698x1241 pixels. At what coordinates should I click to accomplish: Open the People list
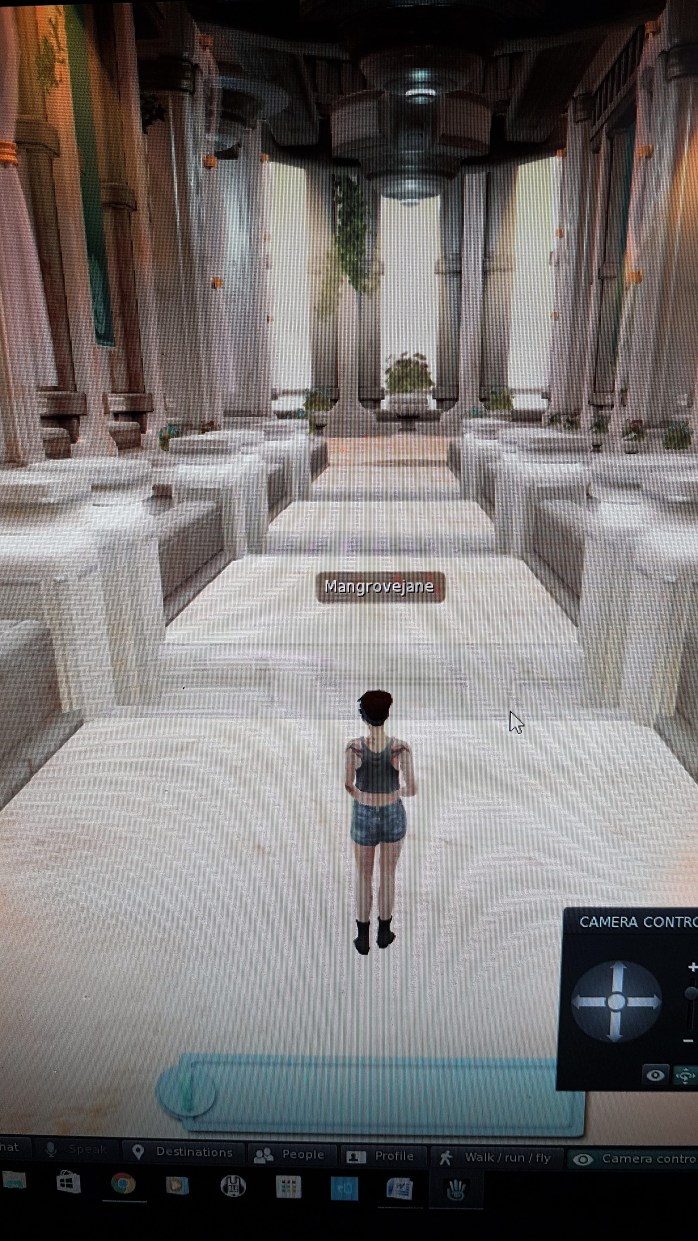(290, 1154)
